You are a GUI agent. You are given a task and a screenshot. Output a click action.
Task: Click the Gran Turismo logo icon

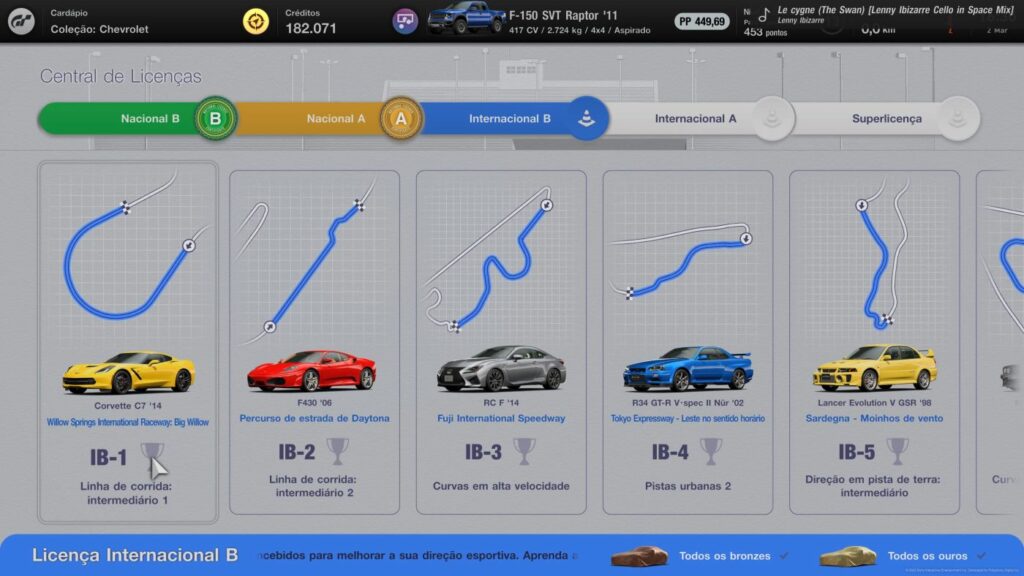pos(21,22)
